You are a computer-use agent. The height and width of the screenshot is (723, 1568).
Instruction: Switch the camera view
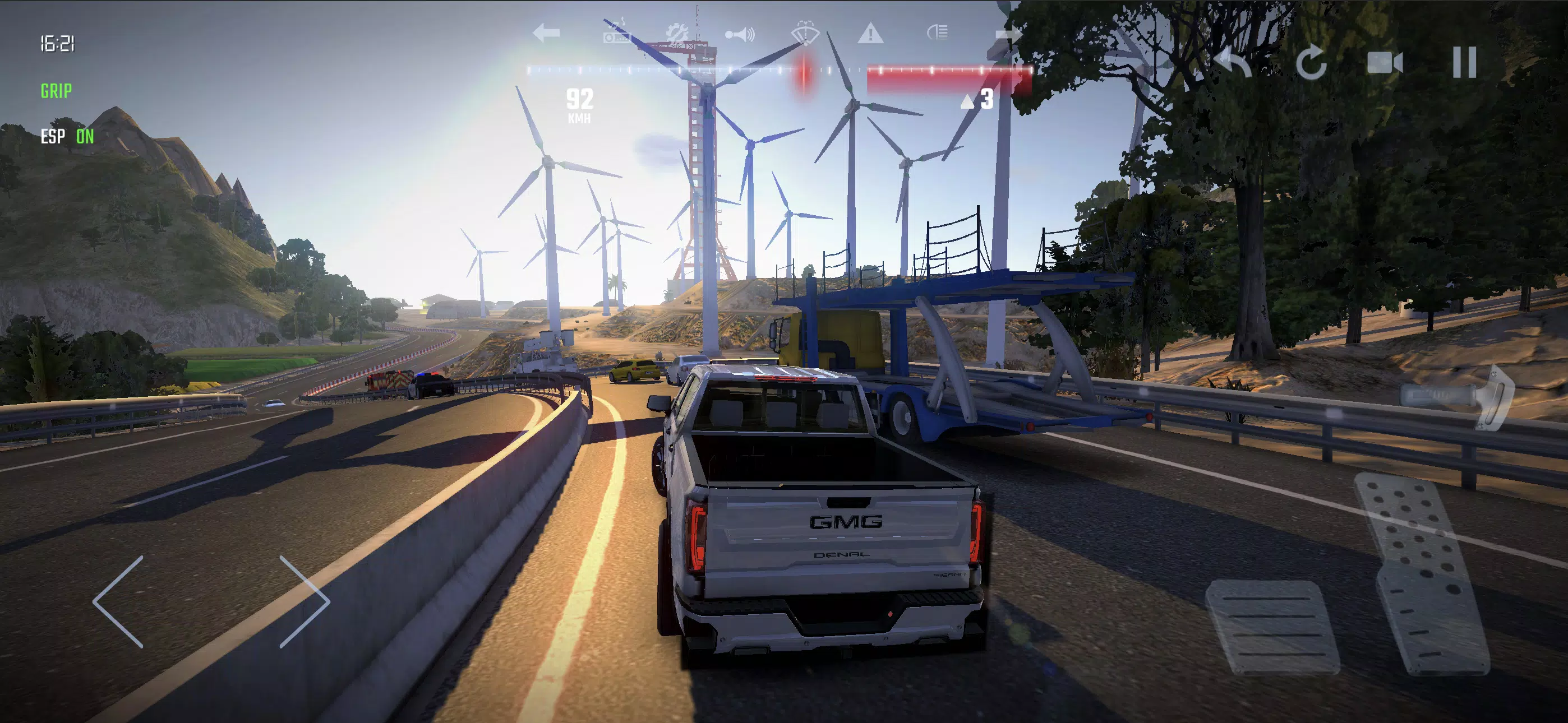[1385, 63]
